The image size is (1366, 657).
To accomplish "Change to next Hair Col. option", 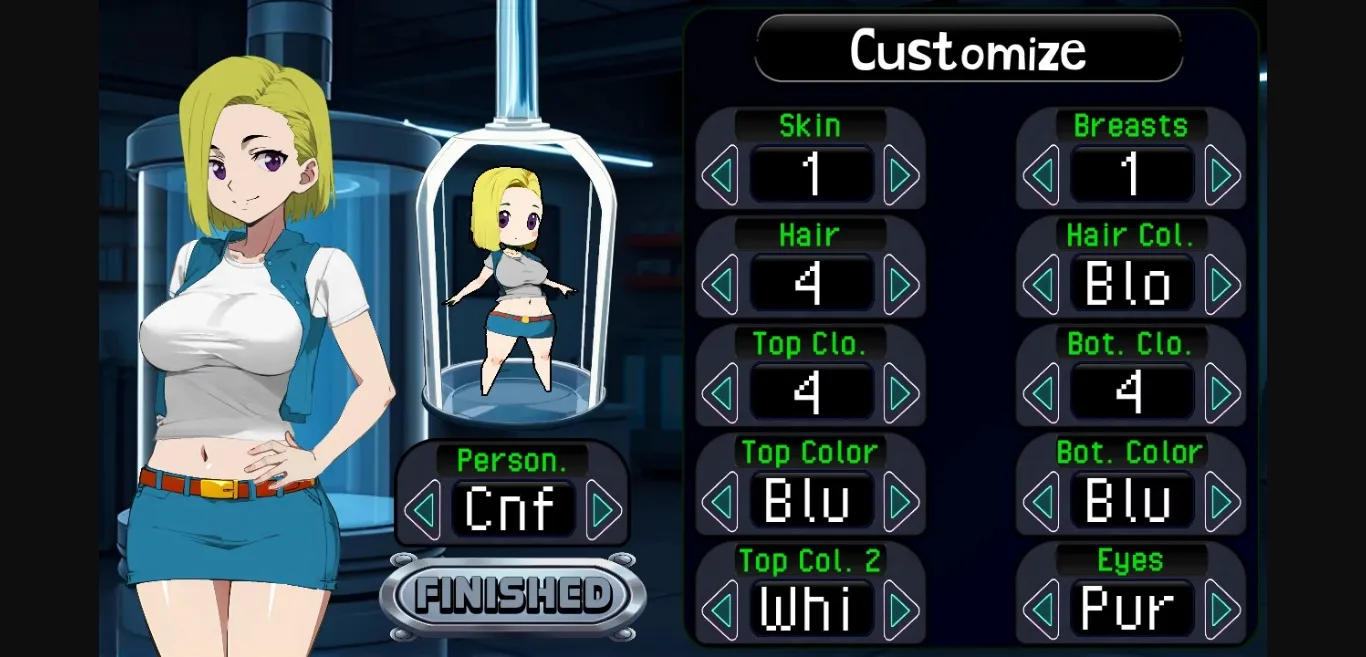I will pyautogui.click(x=1222, y=285).
